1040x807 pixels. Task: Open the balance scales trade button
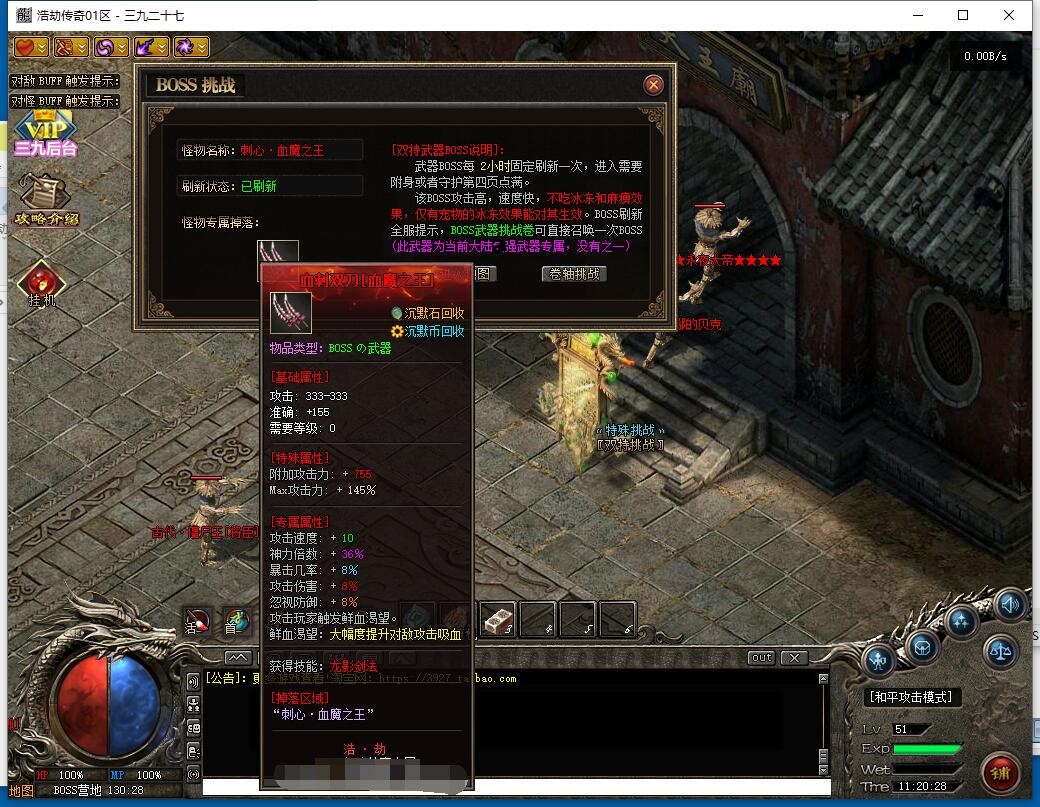(x=1000, y=652)
